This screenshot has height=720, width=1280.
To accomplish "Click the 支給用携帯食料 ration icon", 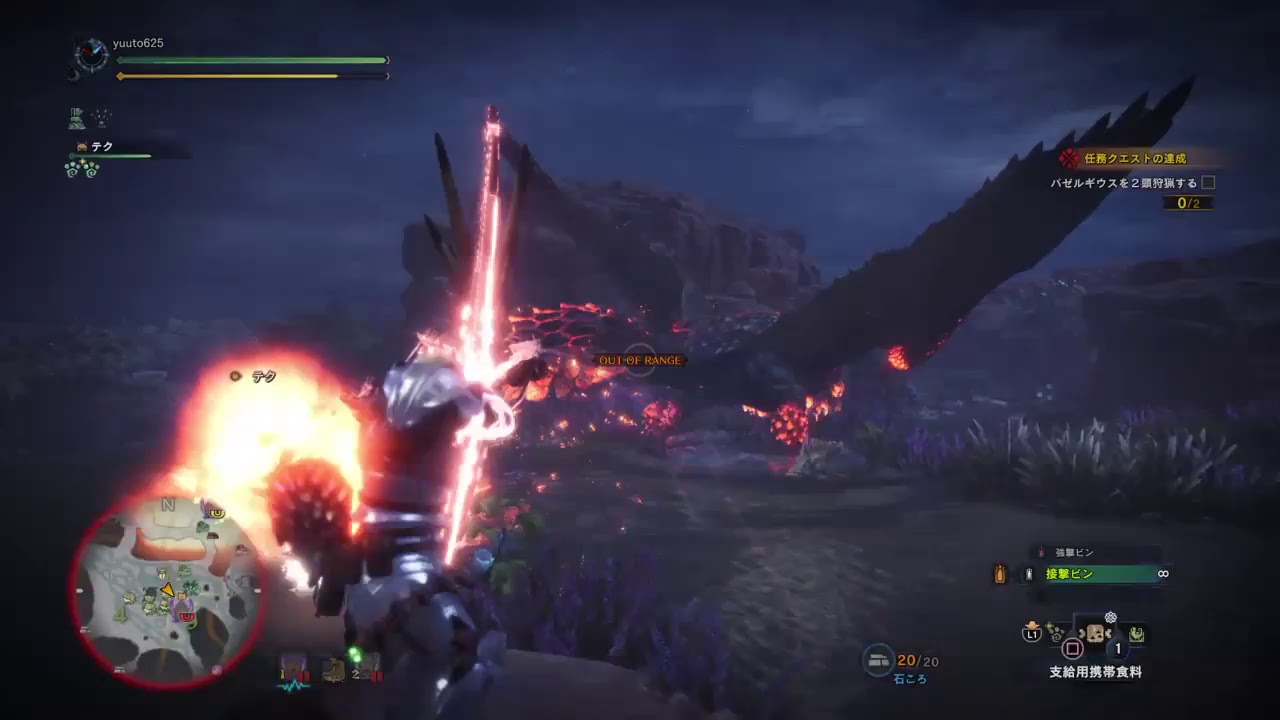I will tap(1095, 635).
